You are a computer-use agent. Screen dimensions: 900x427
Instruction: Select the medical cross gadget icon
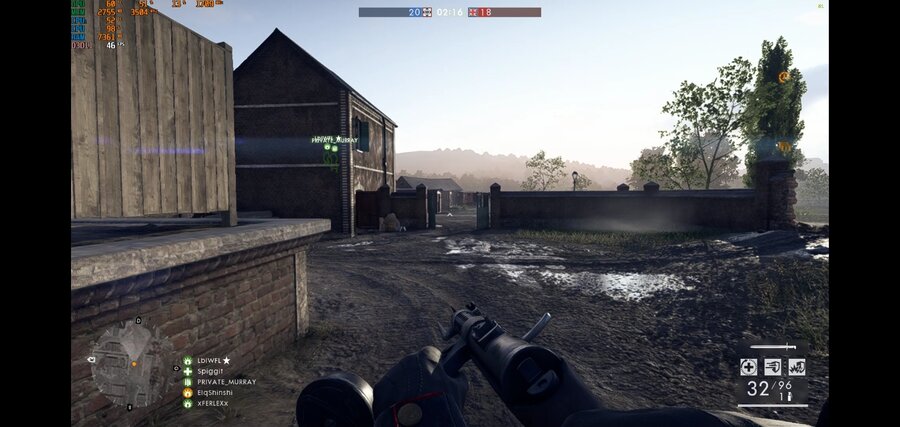(x=748, y=367)
